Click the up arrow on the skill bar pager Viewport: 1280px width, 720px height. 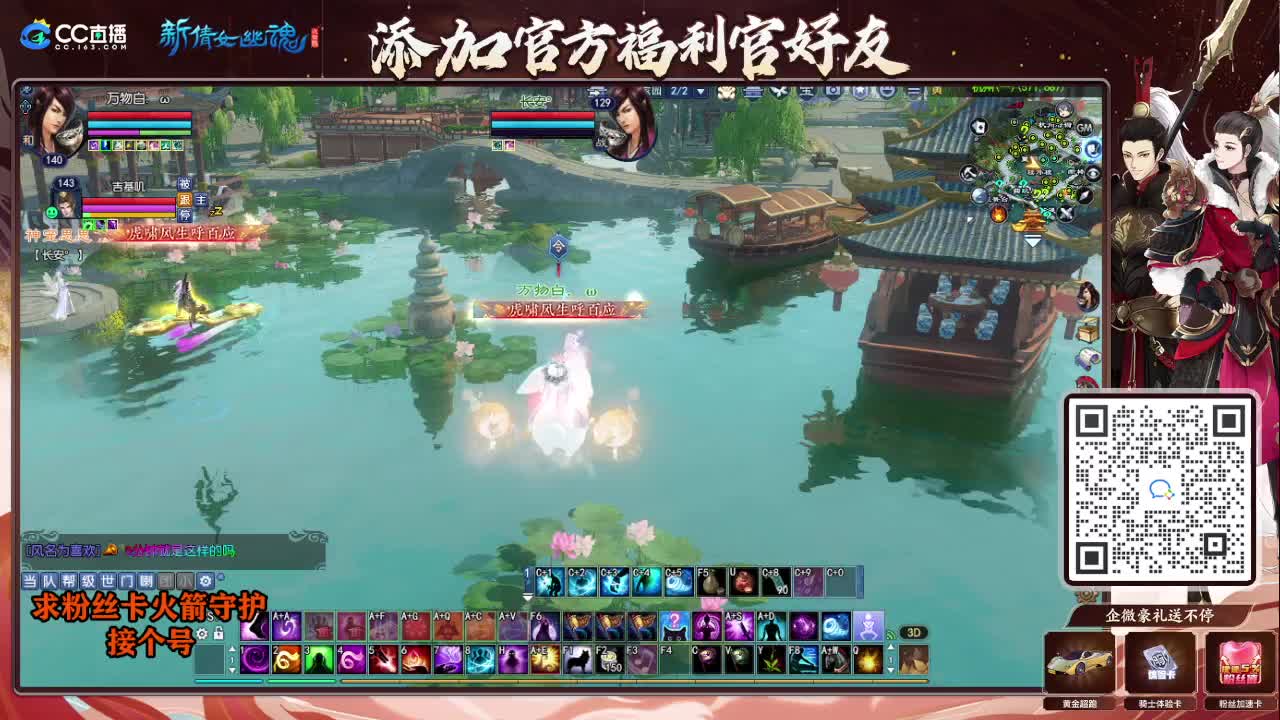pyautogui.click(x=233, y=648)
